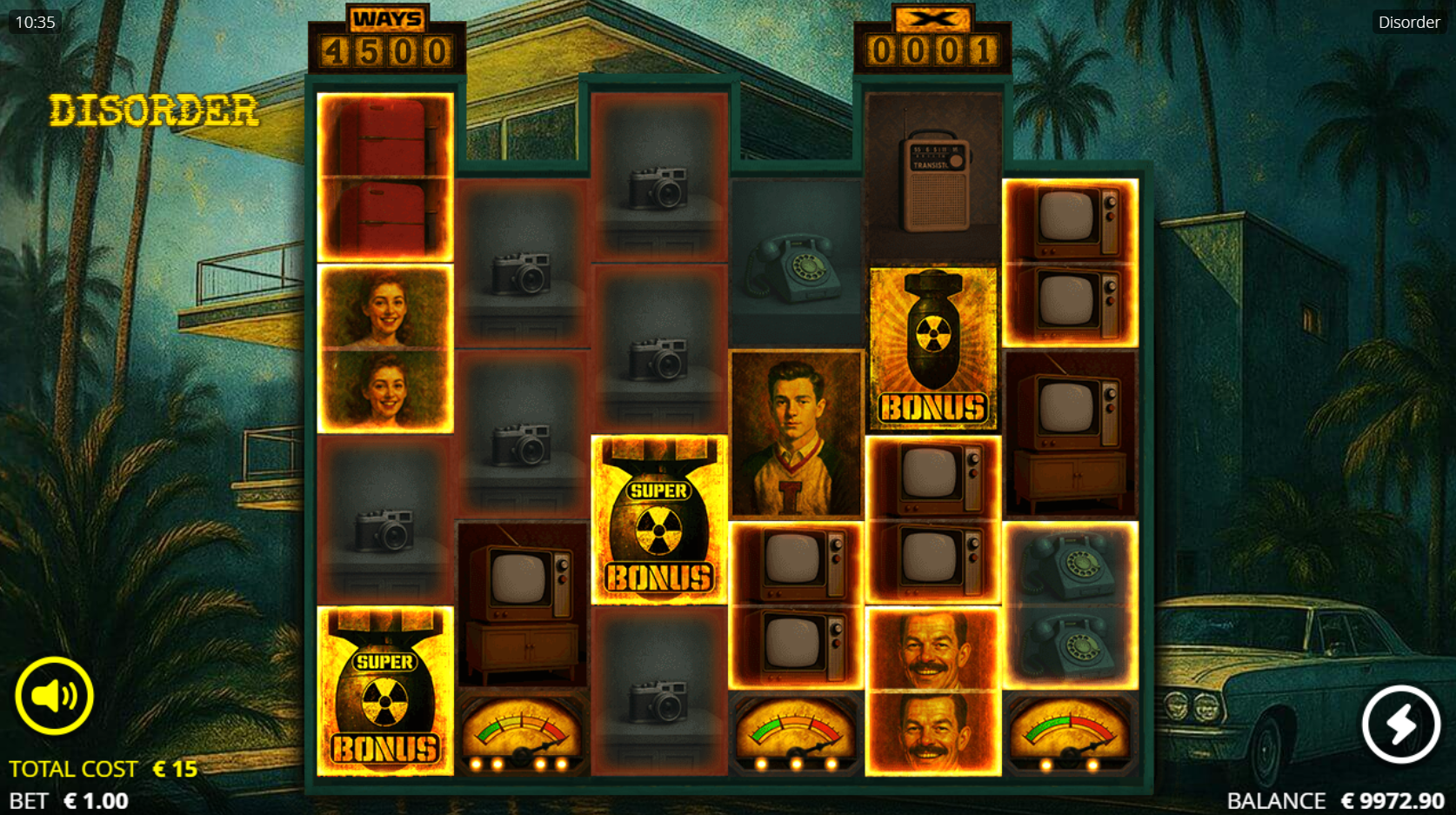Viewport: 1456px width, 815px height.
Task: Click the Disorder label in the top right corner
Action: [1409, 22]
